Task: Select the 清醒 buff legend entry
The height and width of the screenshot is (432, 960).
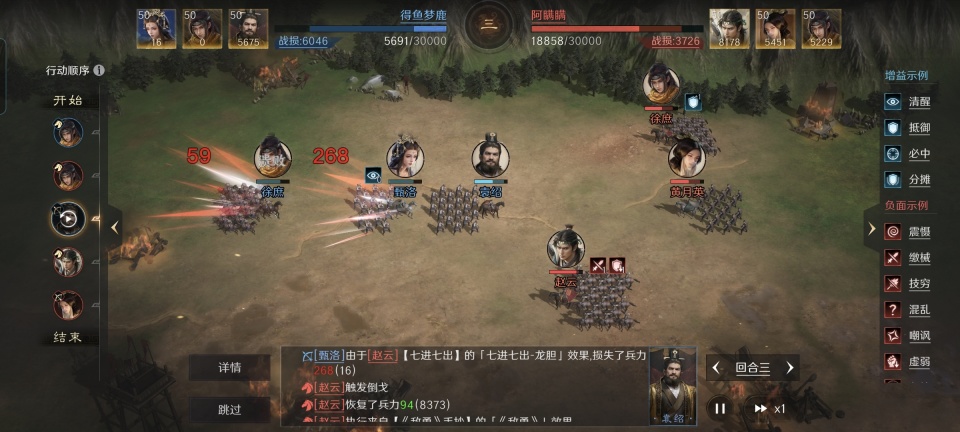Action: [907, 102]
